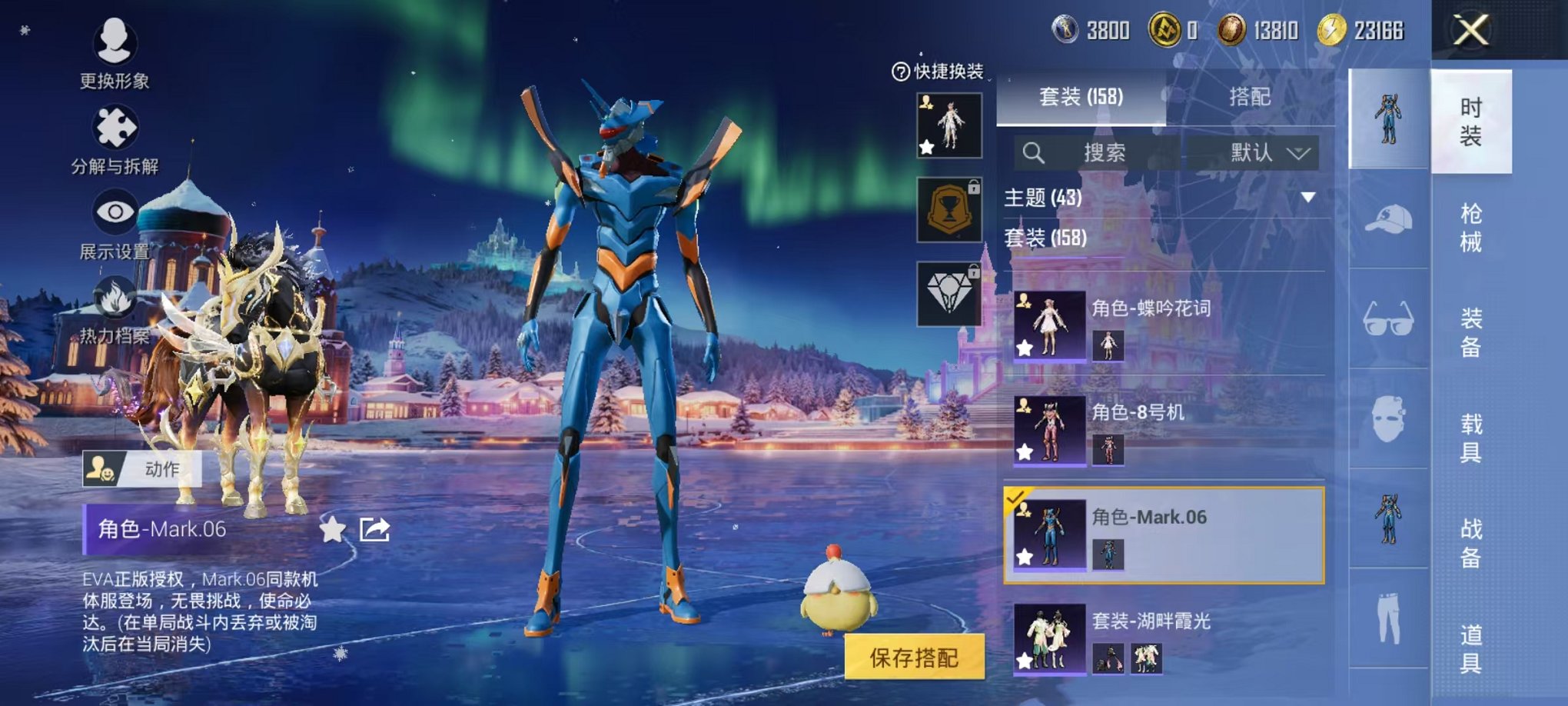1568x706 pixels.
Task: Switch to the 枪械 firearms category
Action: [x=1470, y=228]
